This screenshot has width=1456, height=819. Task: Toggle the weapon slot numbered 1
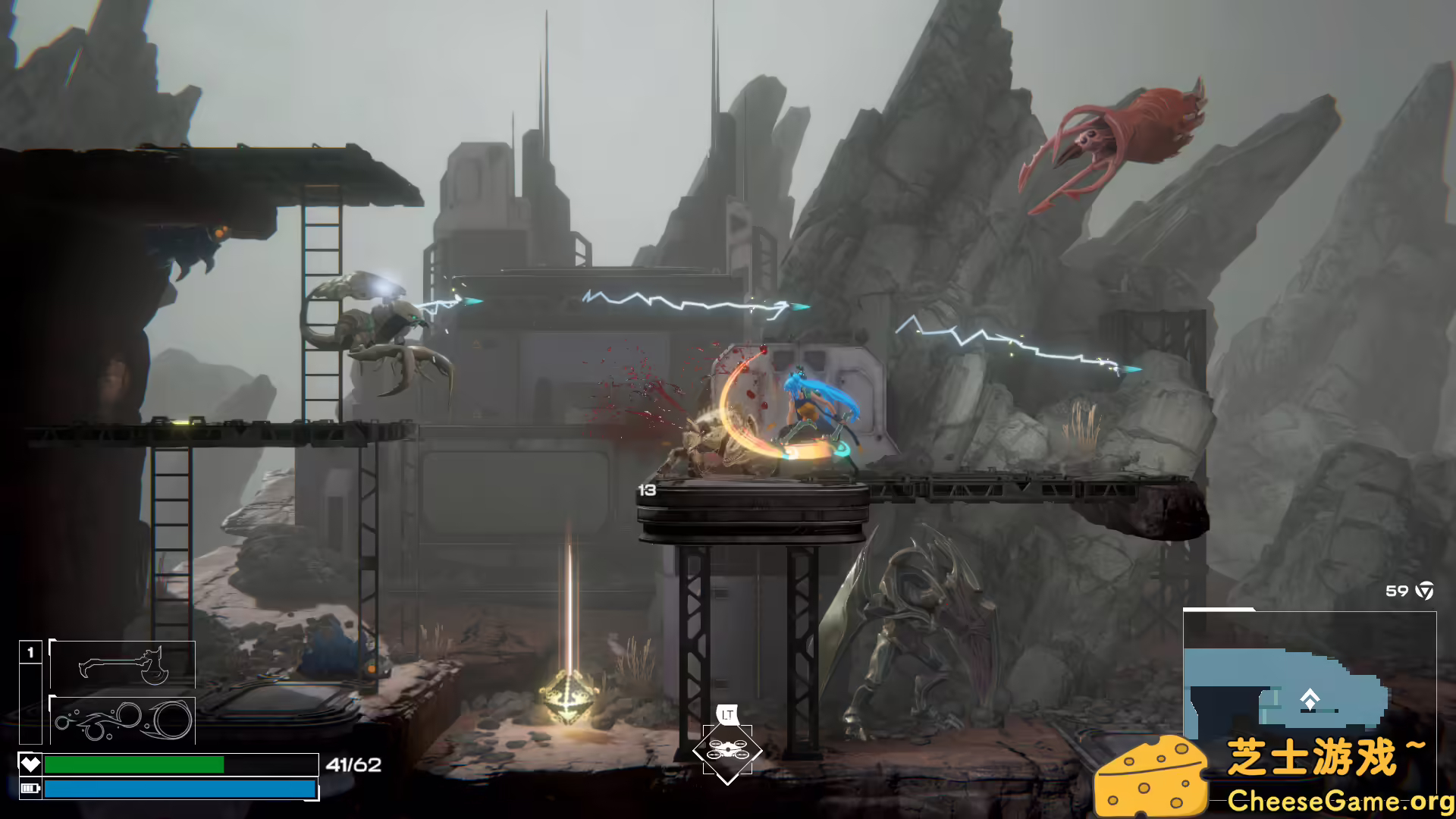tap(30, 651)
